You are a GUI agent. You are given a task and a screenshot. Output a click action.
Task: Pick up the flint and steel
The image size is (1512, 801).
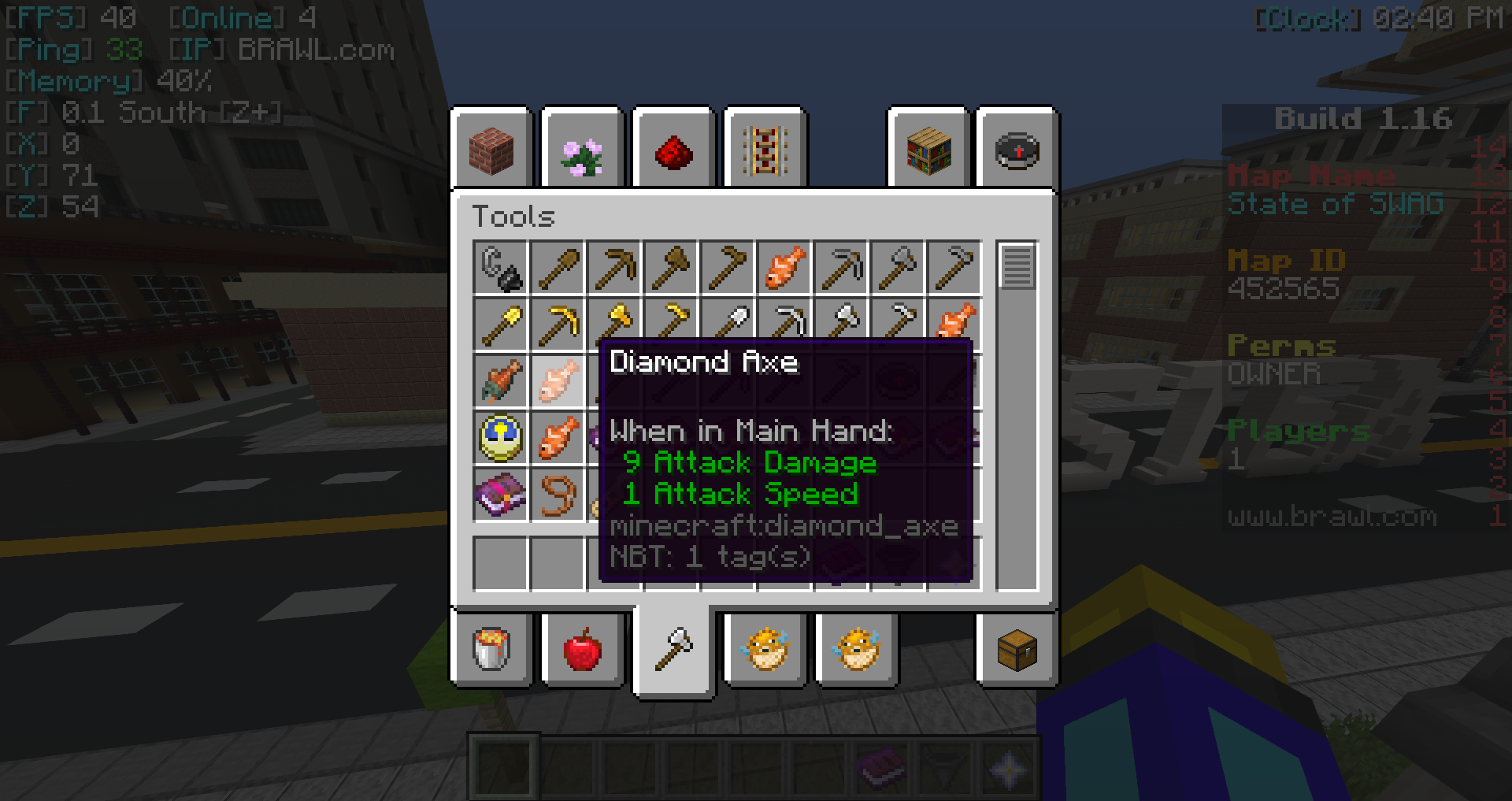click(x=501, y=268)
